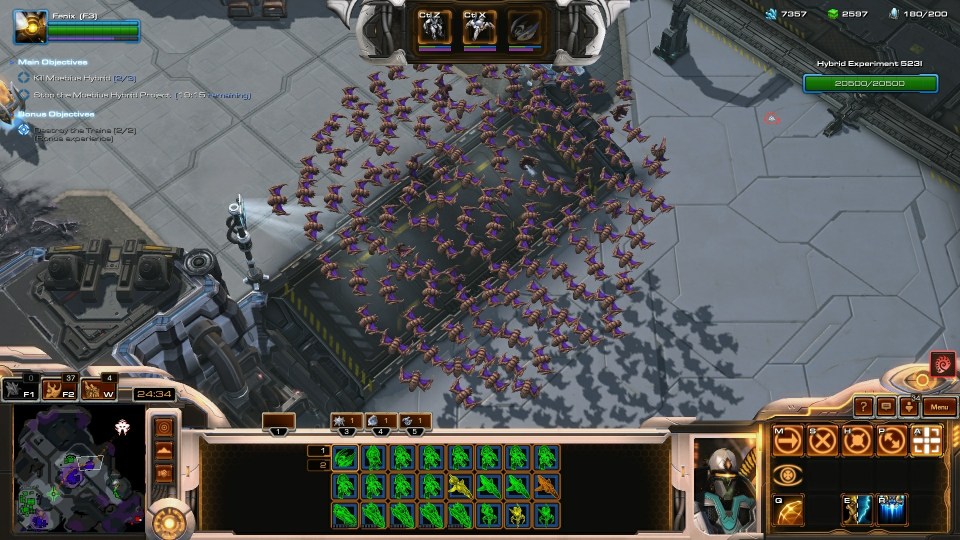Open the game Menu button
The width and height of the screenshot is (960, 540).
pyautogui.click(x=938, y=407)
